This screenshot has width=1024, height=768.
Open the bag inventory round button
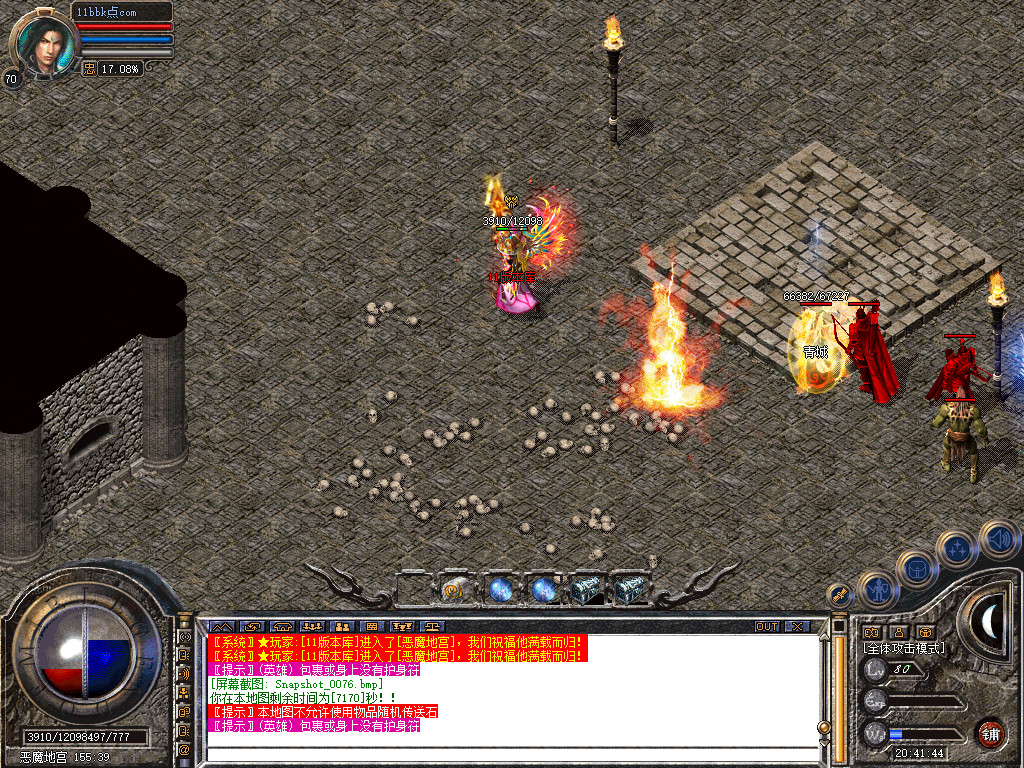pyautogui.click(x=917, y=569)
